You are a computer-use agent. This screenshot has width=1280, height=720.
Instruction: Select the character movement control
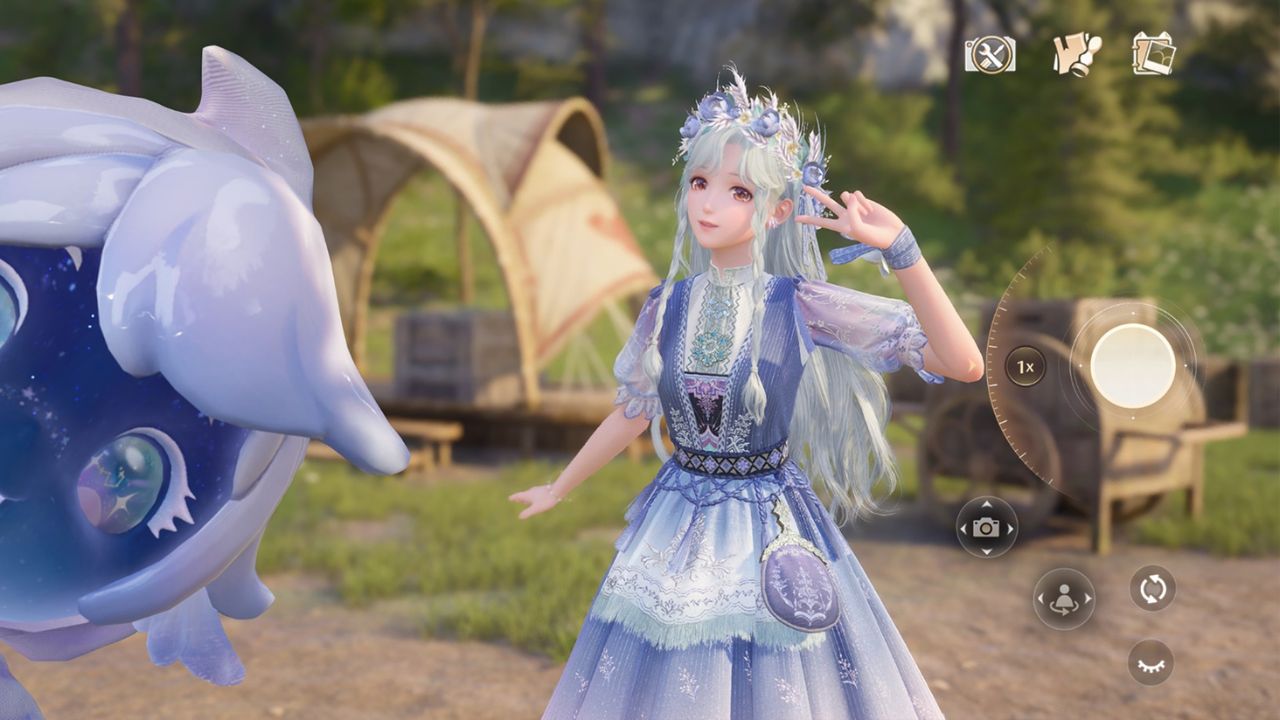coord(1063,599)
